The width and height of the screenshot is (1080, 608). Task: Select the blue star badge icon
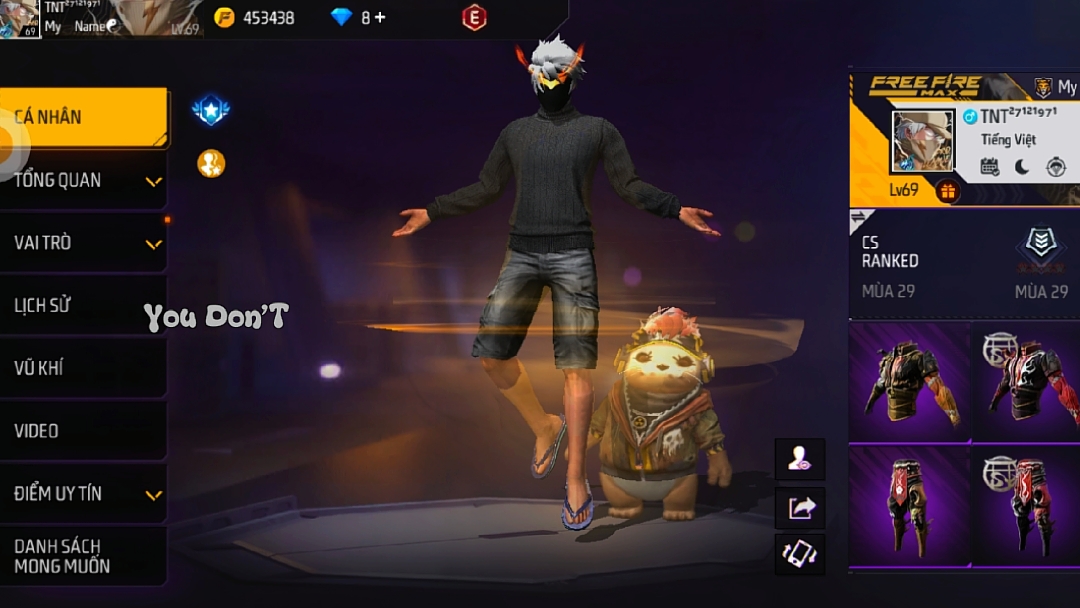(211, 111)
